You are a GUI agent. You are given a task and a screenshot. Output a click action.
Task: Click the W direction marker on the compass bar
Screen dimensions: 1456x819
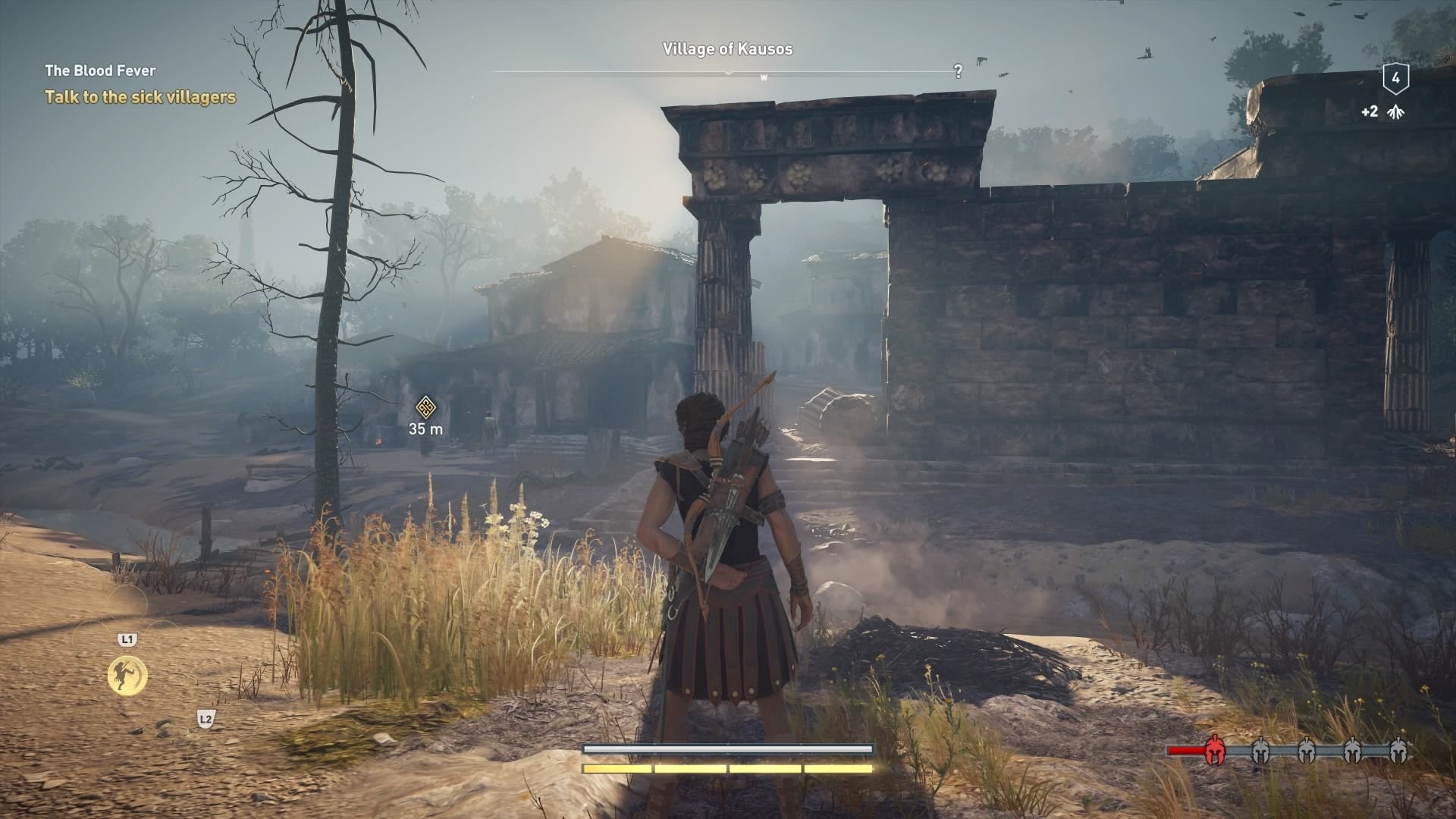[x=764, y=76]
